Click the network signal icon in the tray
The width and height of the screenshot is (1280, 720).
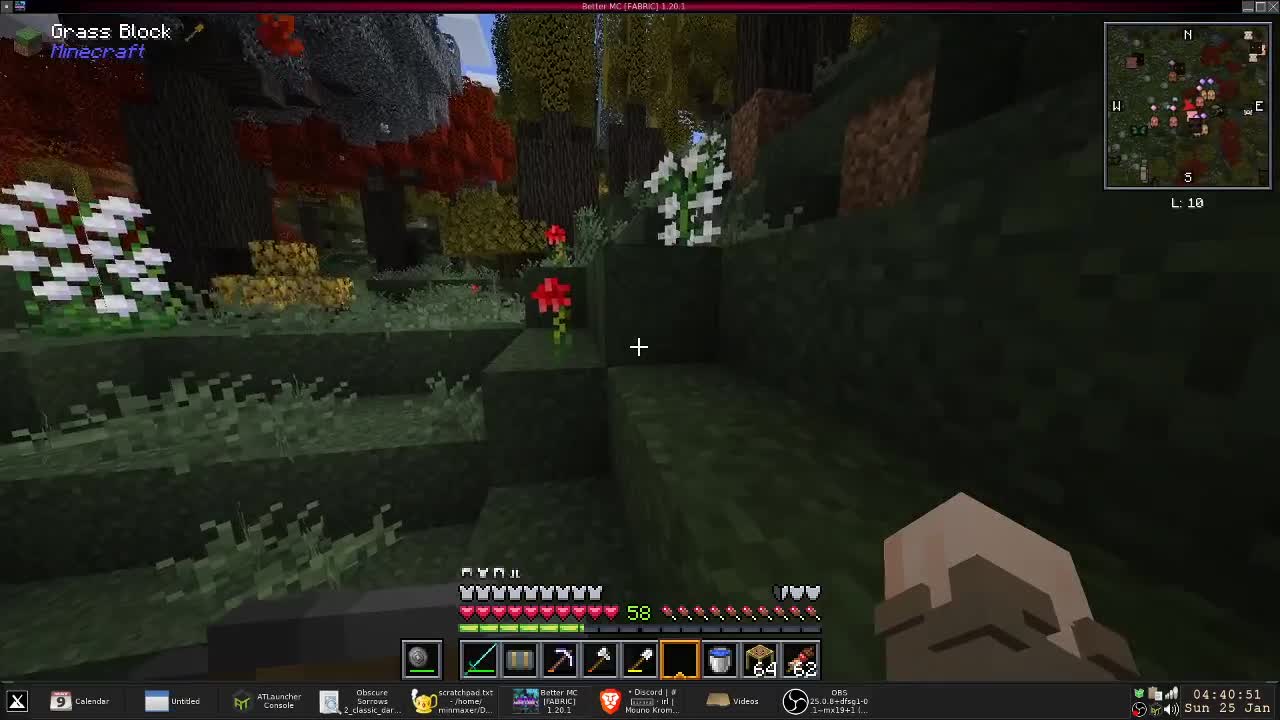pyautogui.click(x=1172, y=692)
